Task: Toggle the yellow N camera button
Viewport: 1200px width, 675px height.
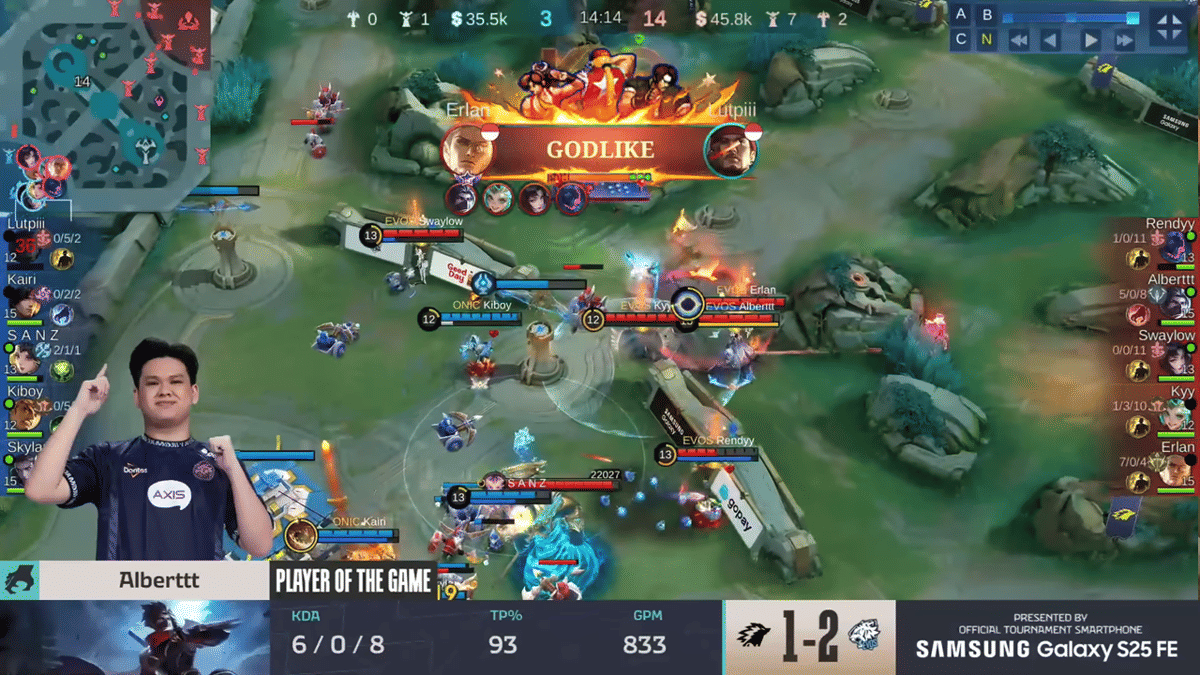Action: (x=987, y=40)
